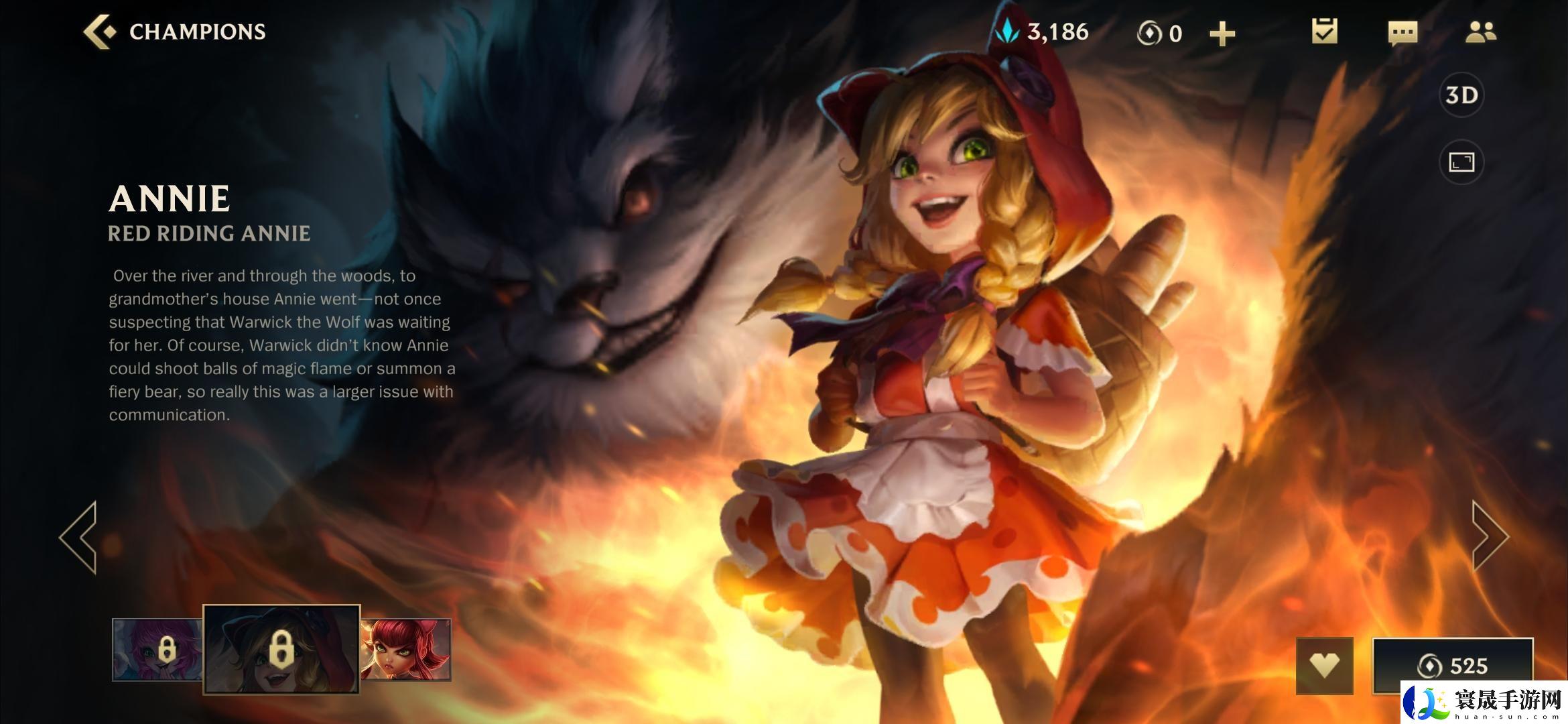Screen dimensions: 1568x724
Task: Show the previous champion with left arrow
Action: click(80, 536)
